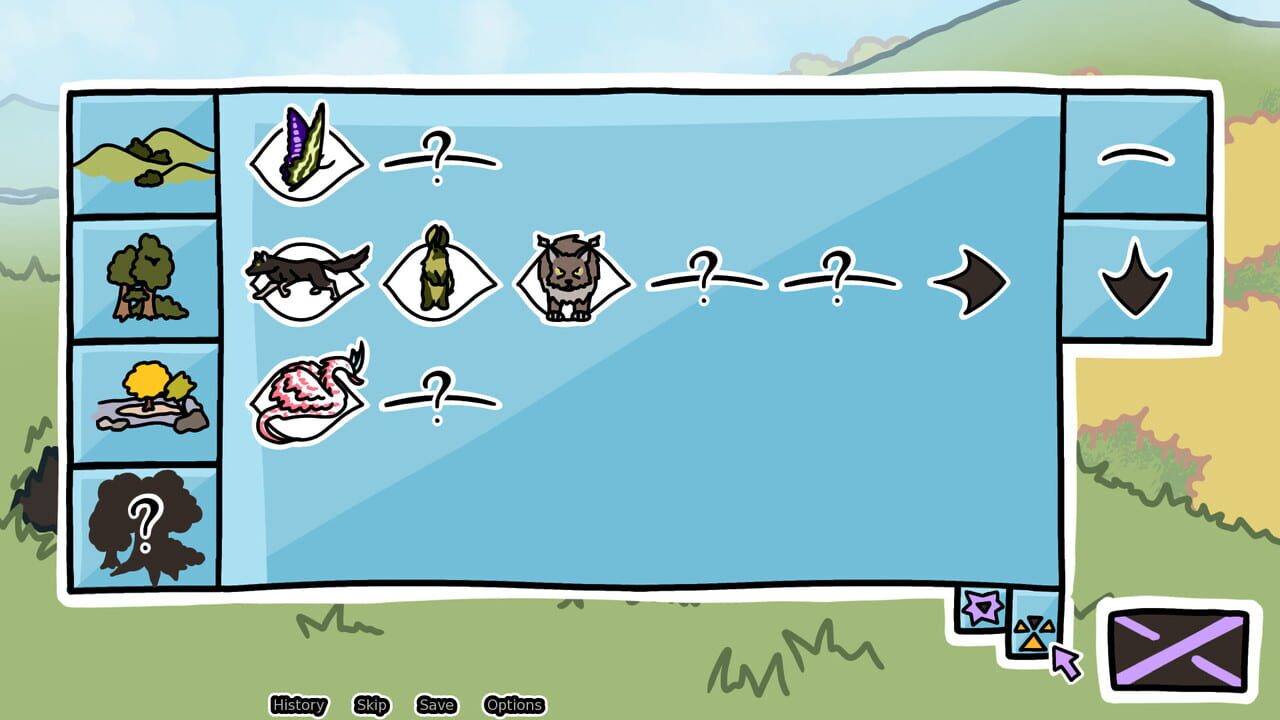Open the Options menu
Image resolution: width=1280 pixels, height=720 pixels.
514,705
